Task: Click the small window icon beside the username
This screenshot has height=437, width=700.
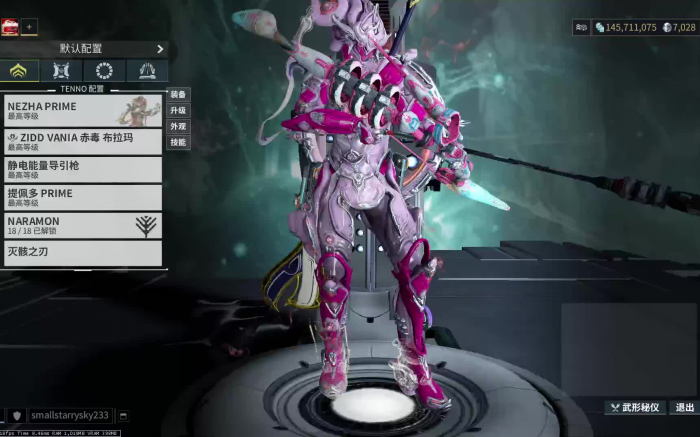Action: (x=123, y=415)
